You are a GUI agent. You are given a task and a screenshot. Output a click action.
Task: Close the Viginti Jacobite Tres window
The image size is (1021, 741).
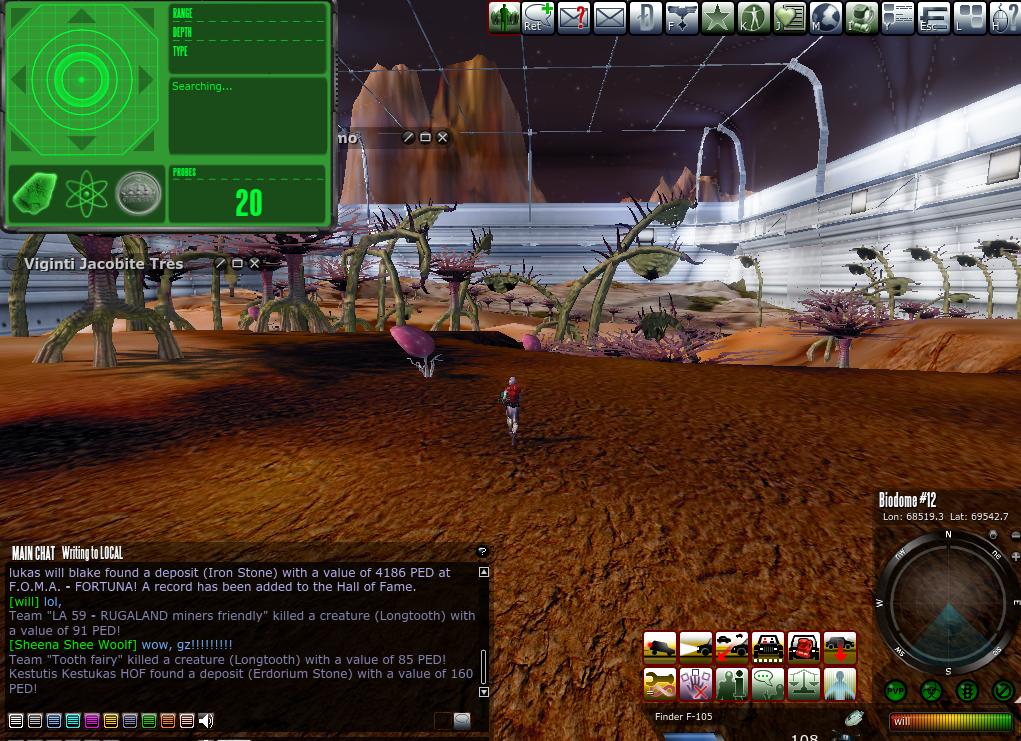click(x=255, y=264)
